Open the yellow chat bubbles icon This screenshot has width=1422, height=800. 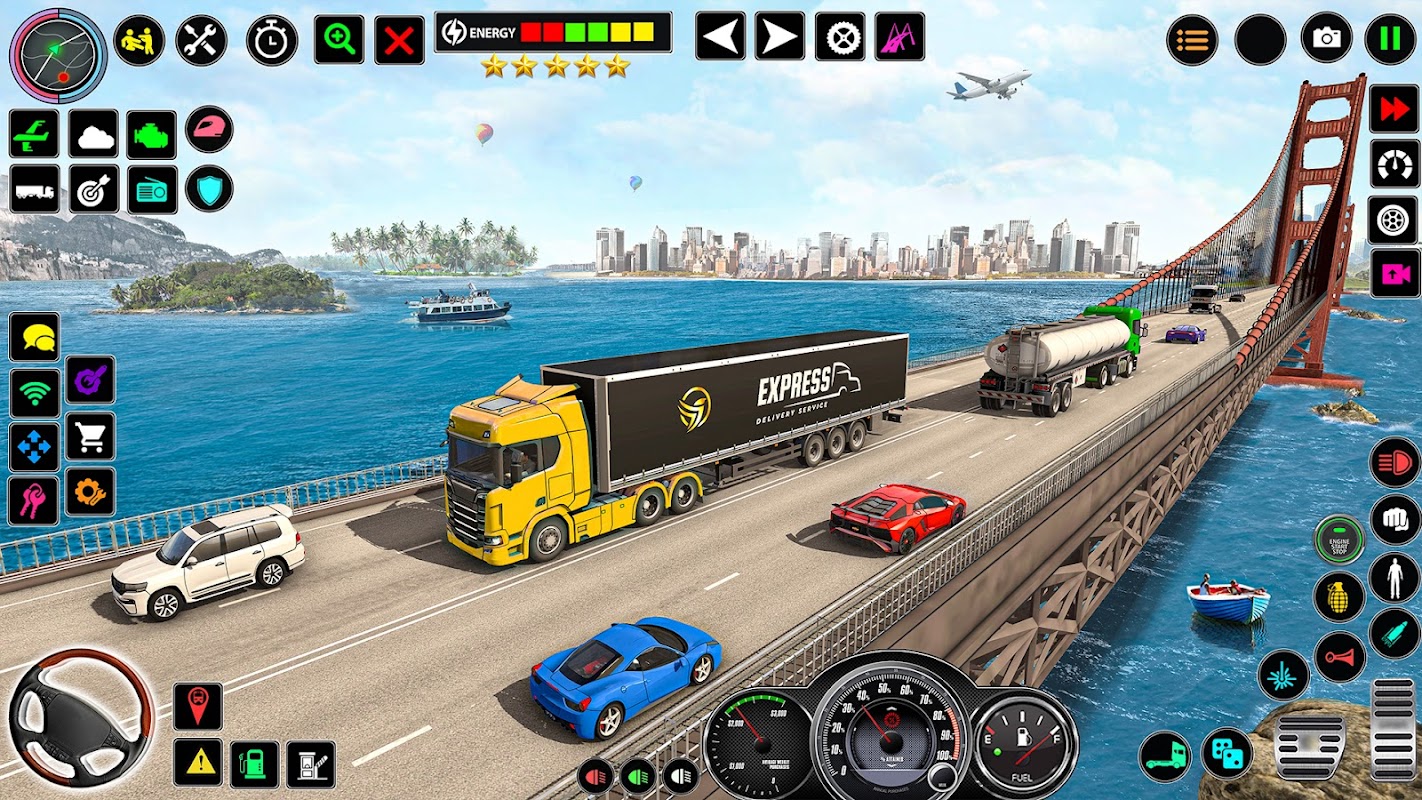[34, 337]
